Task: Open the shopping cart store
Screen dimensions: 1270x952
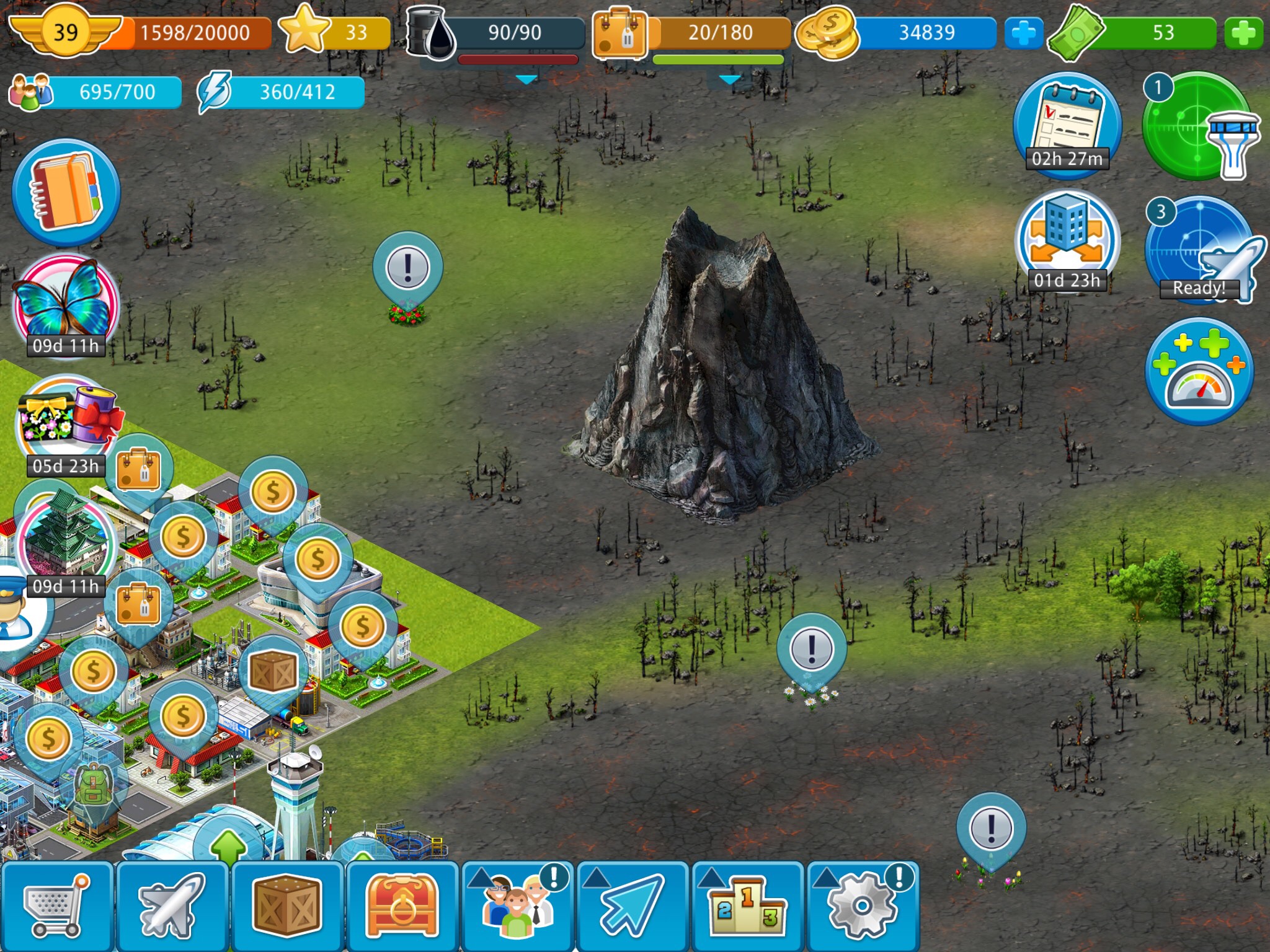Action: 56,906
